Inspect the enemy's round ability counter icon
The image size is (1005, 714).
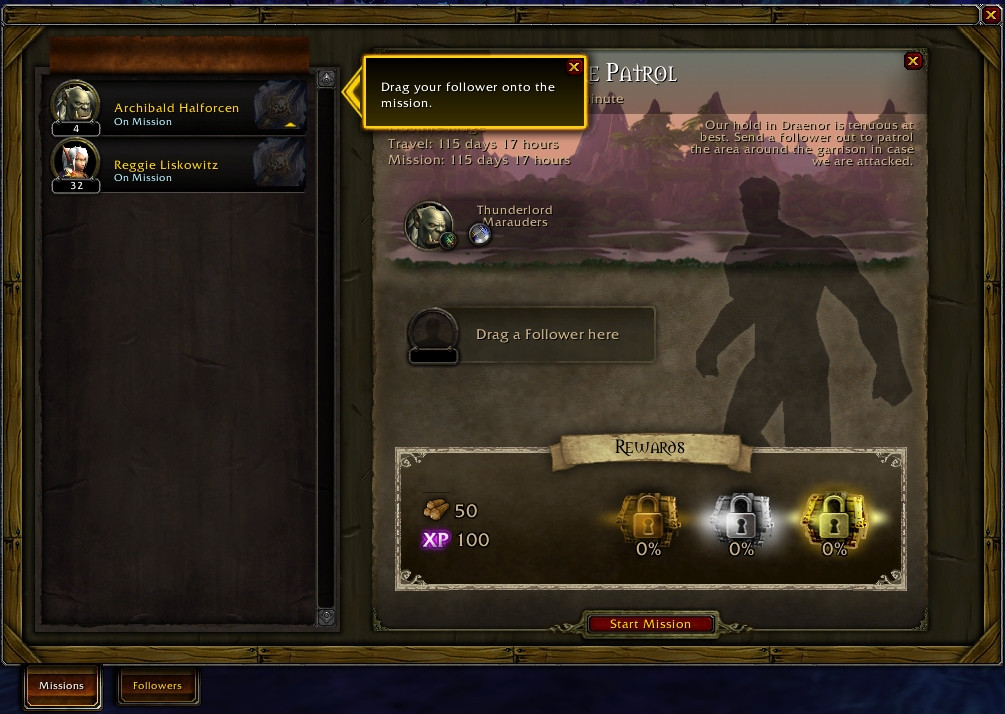pos(480,234)
